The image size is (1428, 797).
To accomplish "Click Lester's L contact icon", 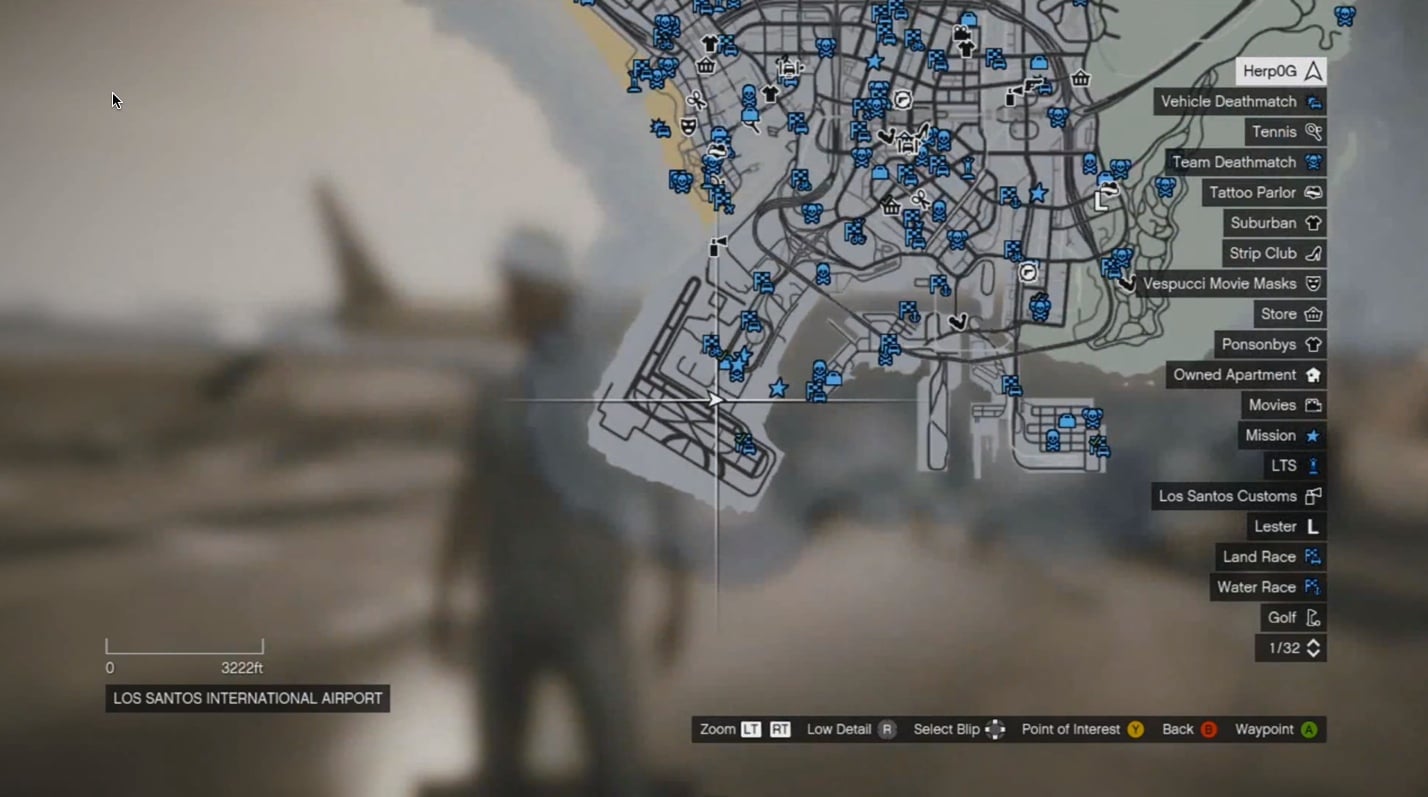I will (x=1313, y=526).
